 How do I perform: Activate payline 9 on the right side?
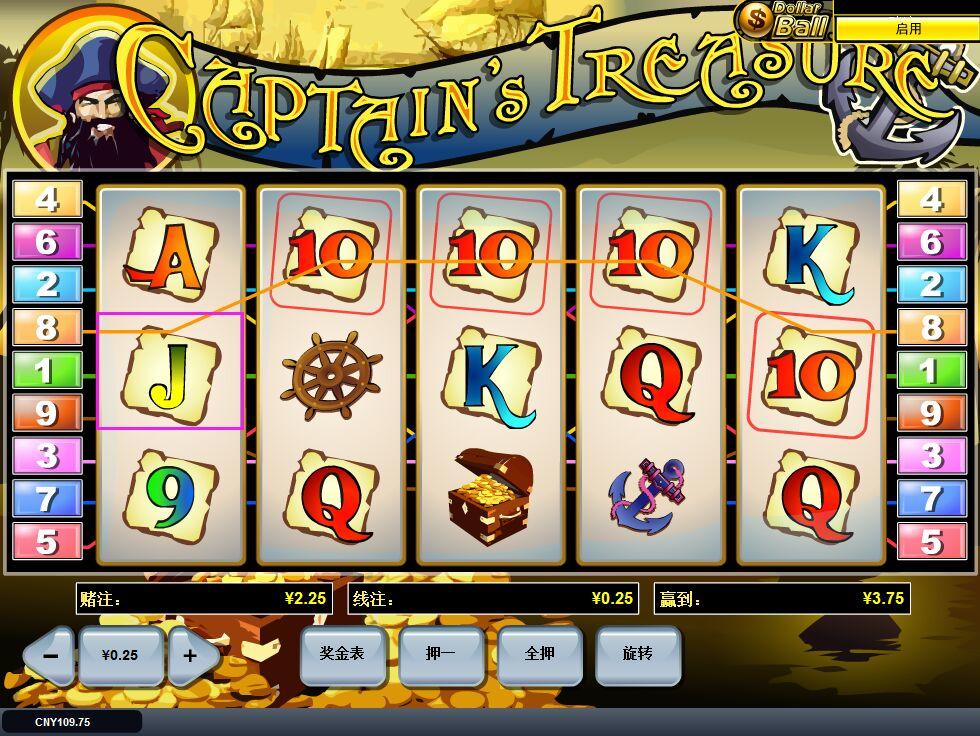[x=931, y=413]
